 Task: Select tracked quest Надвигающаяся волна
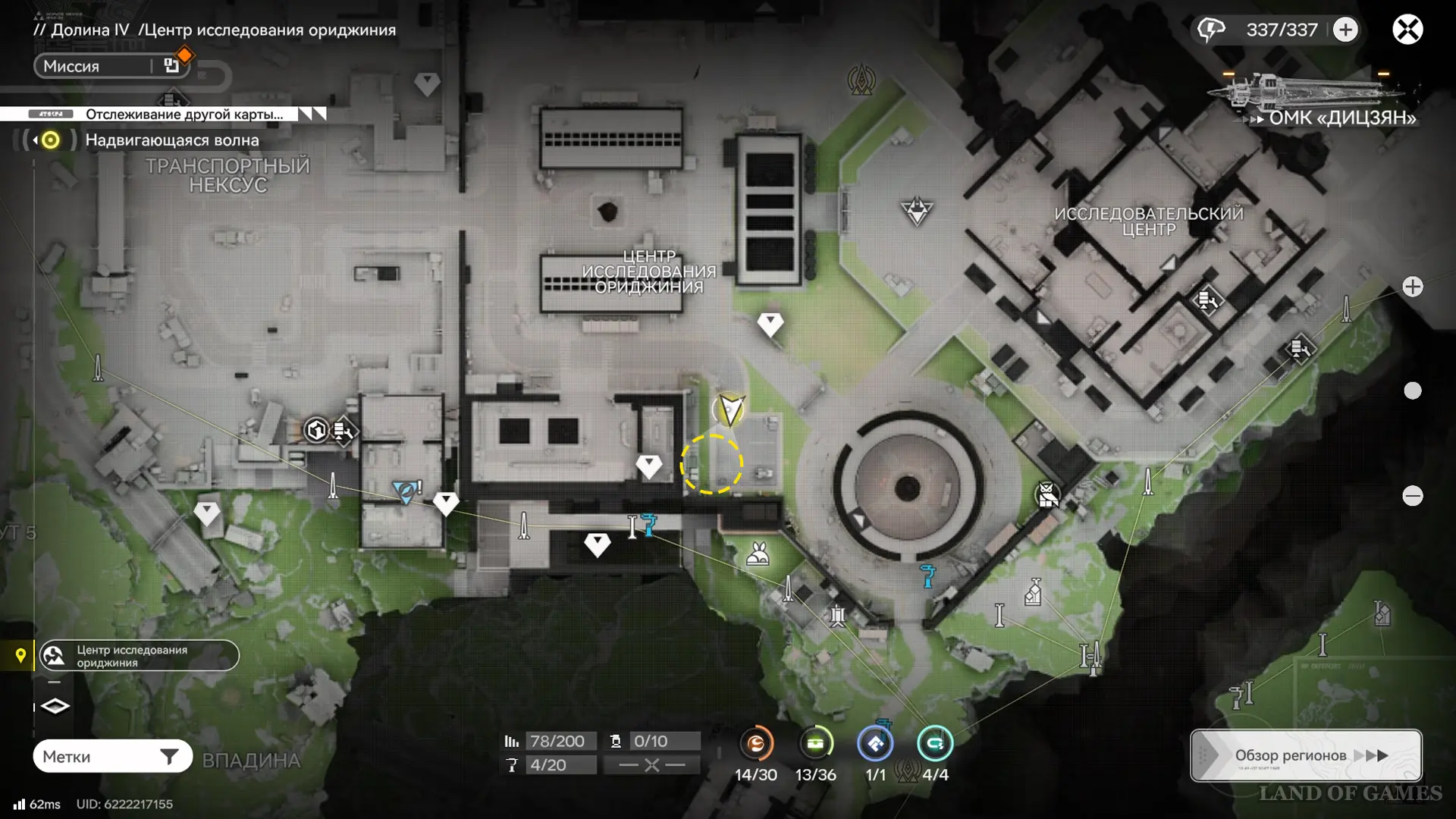tap(171, 140)
